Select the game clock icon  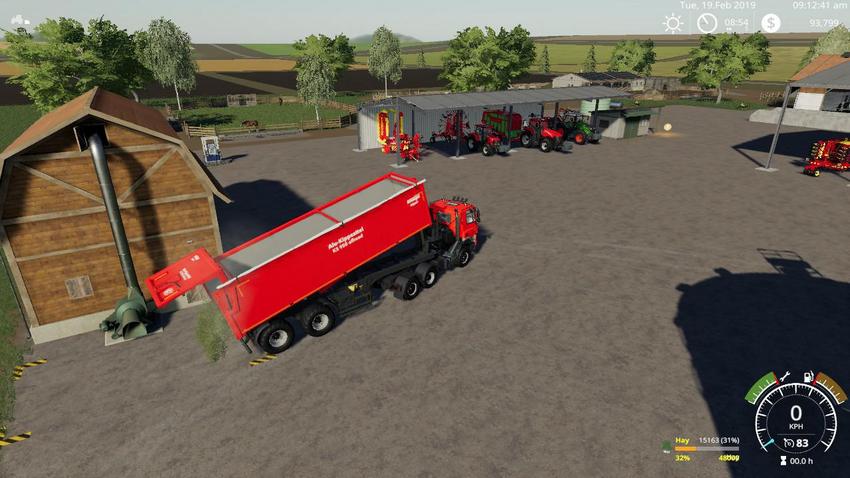click(x=707, y=22)
